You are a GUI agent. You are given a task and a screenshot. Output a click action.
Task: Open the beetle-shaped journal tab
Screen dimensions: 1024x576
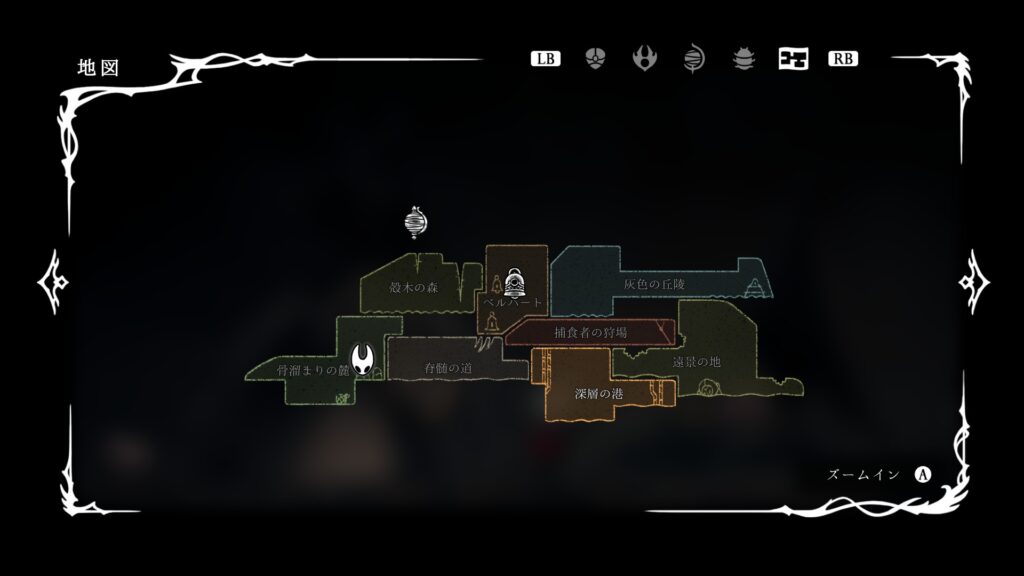[743, 58]
